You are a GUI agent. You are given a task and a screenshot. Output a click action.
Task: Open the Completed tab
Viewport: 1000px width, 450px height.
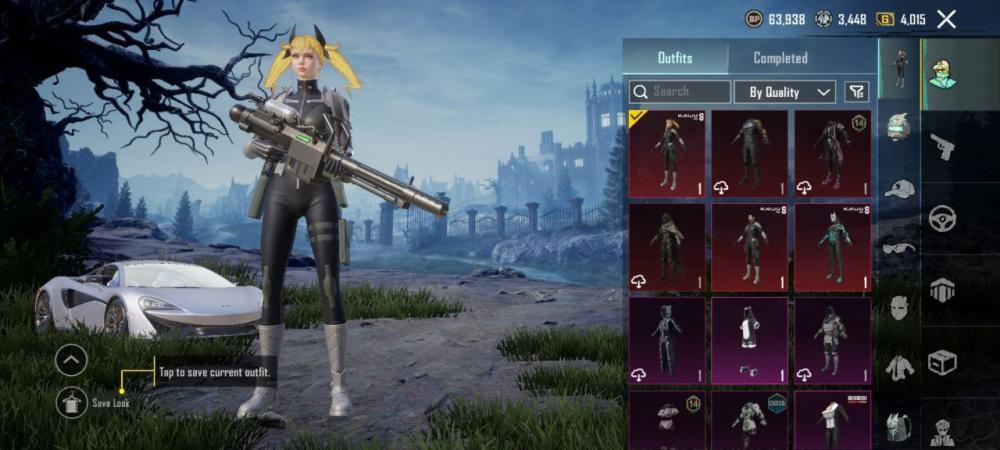click(780, 58)
